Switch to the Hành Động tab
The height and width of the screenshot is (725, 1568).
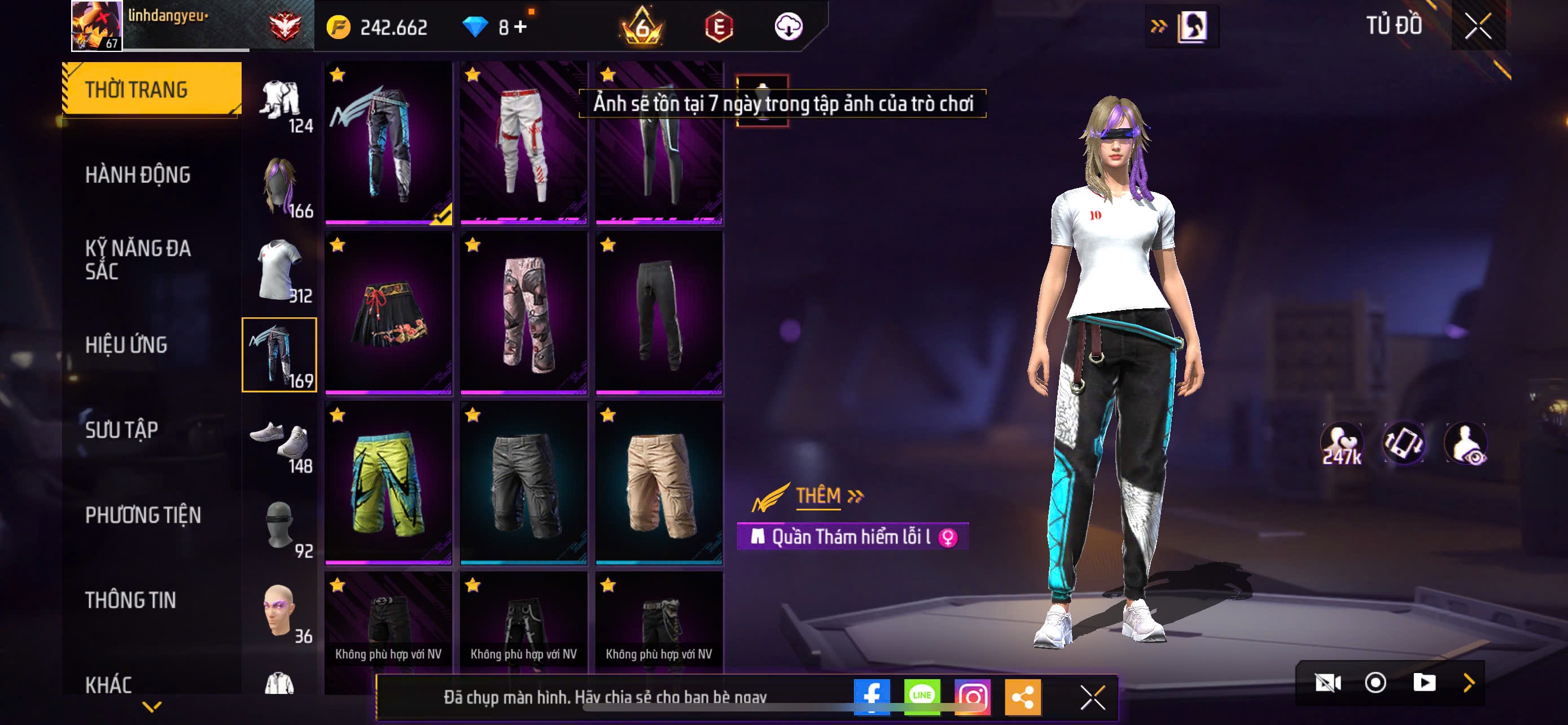pyautogui.click(x=138, y=174)
